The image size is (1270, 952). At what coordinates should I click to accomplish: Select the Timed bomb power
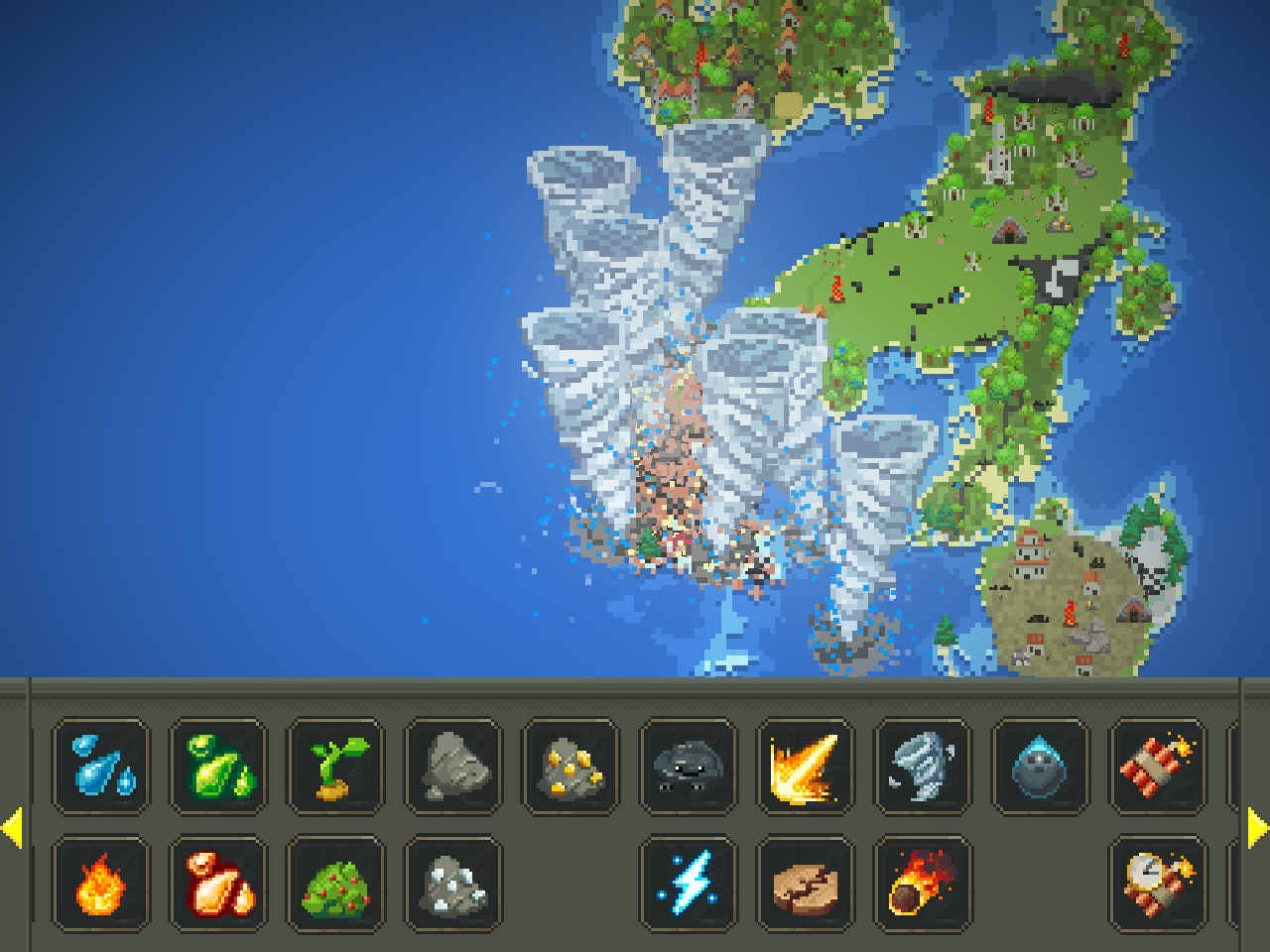[1157, 885]
